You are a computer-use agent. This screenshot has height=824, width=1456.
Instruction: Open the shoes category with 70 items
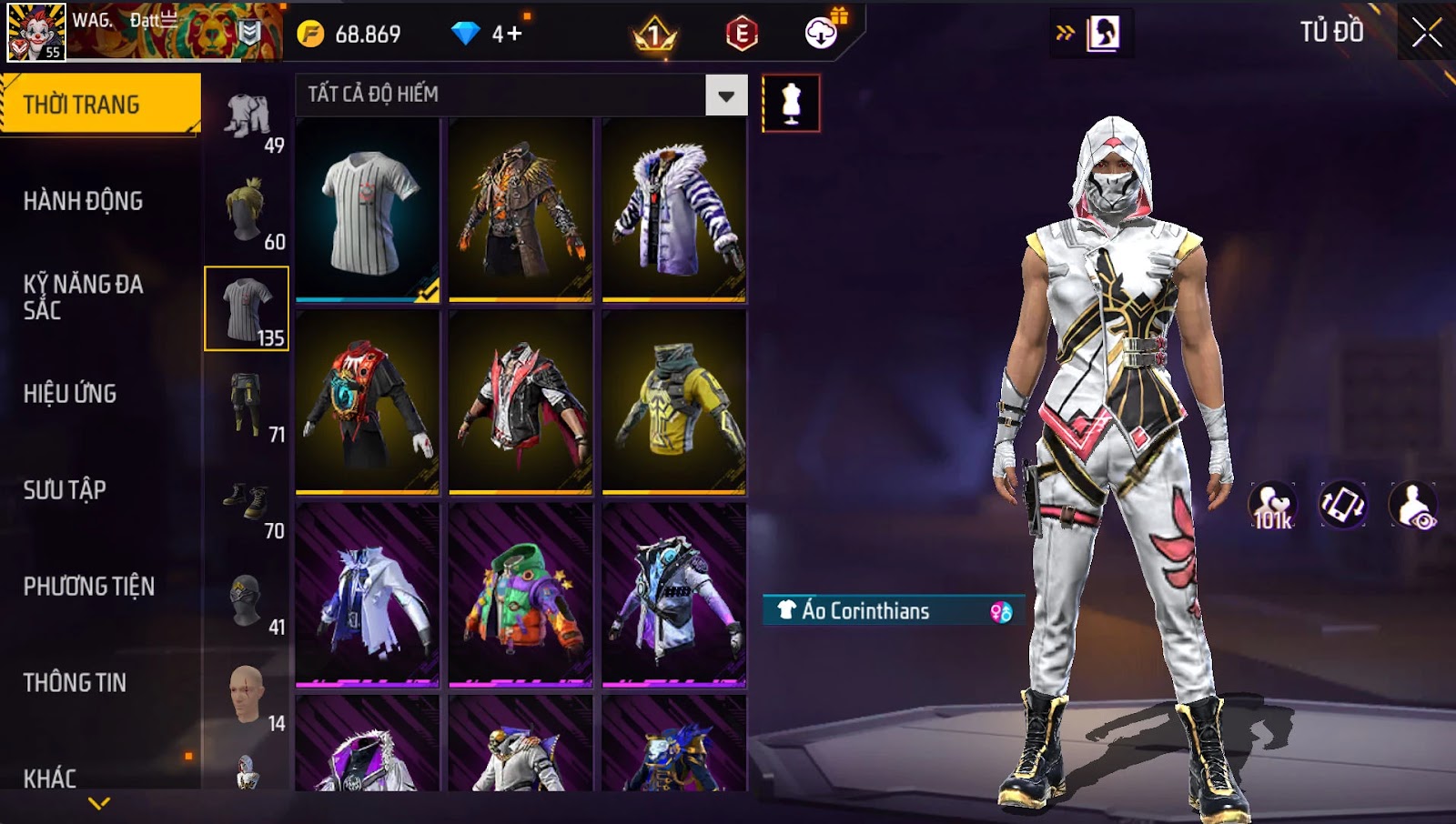(x=247, y=501)
